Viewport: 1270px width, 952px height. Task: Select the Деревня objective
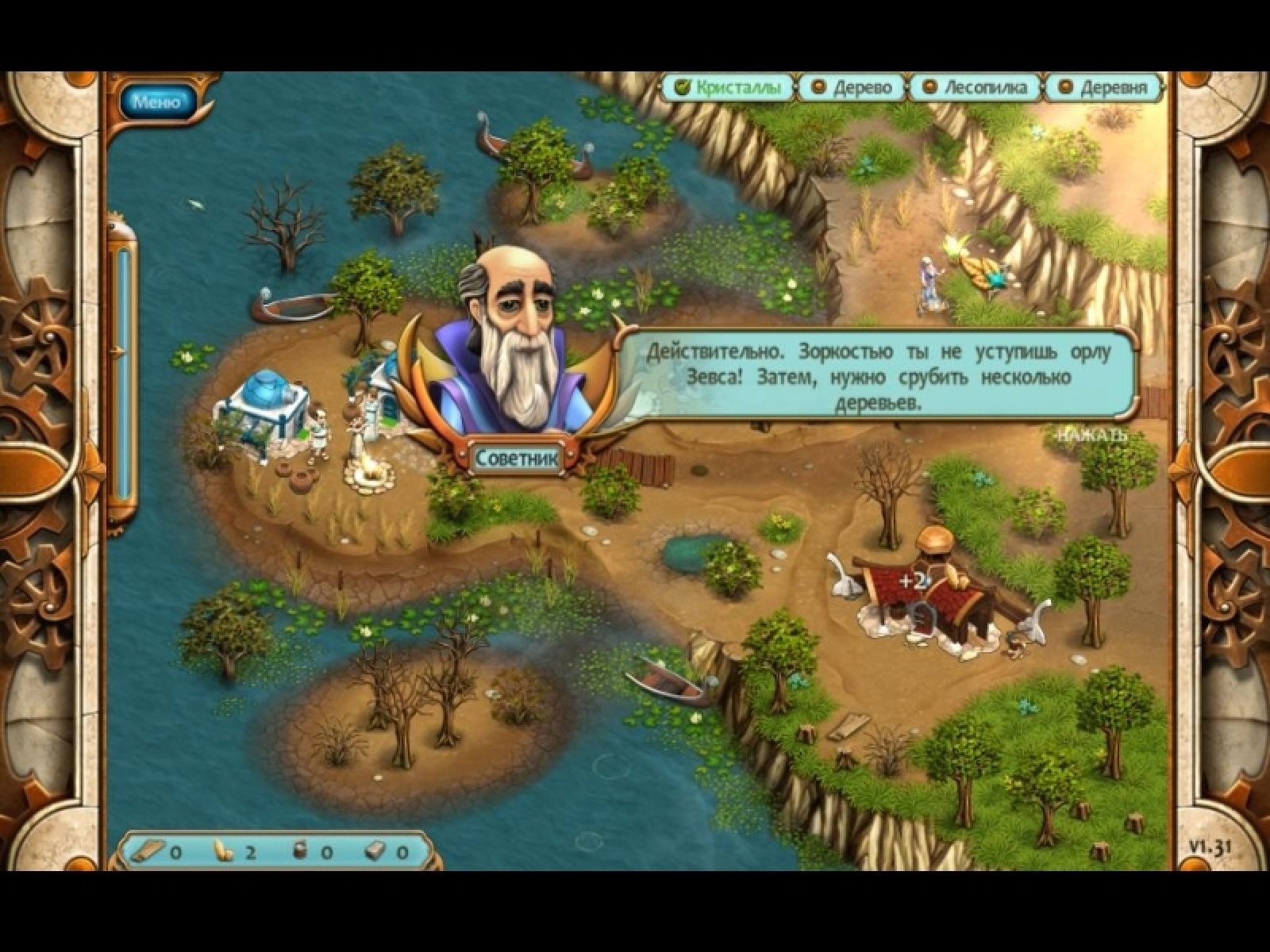coord(1105,87)
